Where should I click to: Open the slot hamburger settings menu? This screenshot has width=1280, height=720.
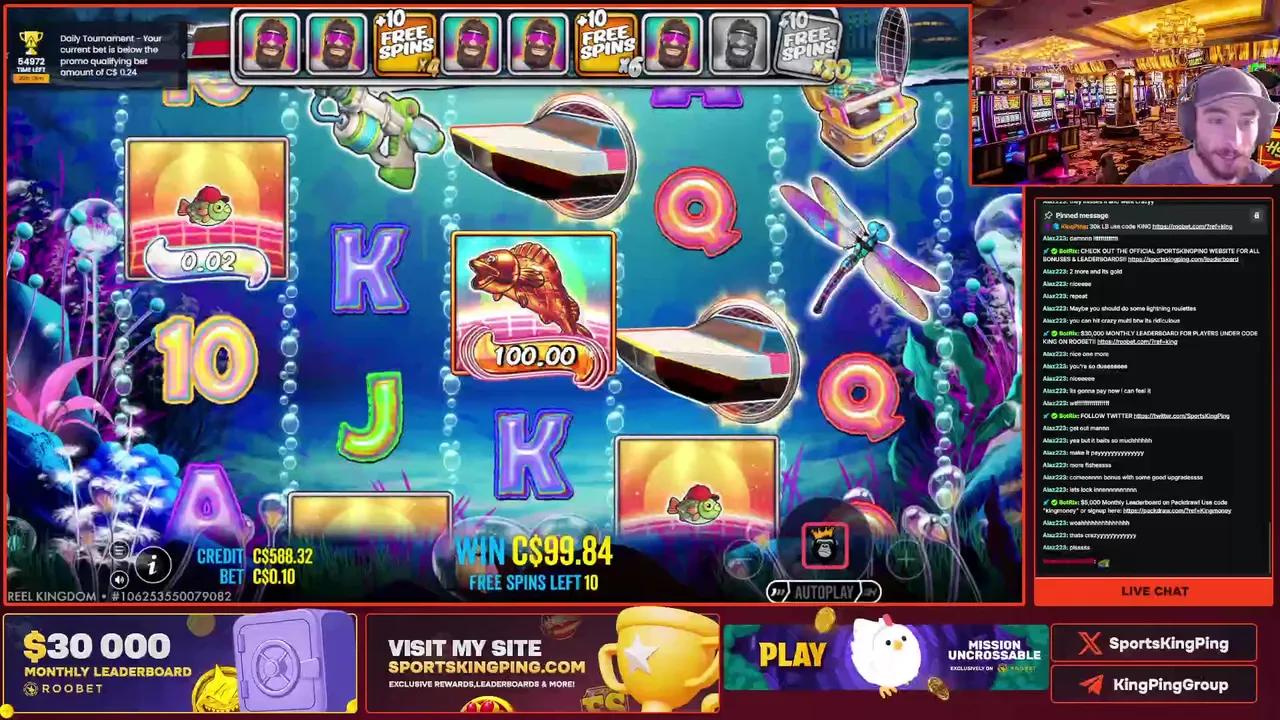click(x=121, y=552)
